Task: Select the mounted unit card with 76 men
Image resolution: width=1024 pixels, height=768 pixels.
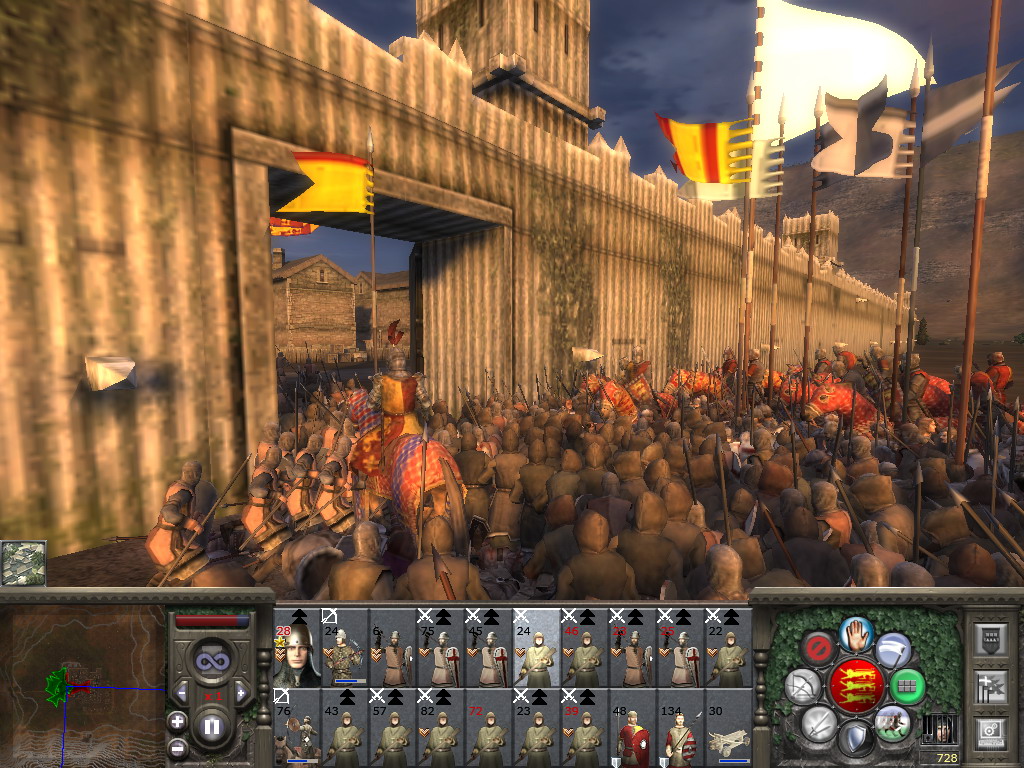Action: [297, 727]
